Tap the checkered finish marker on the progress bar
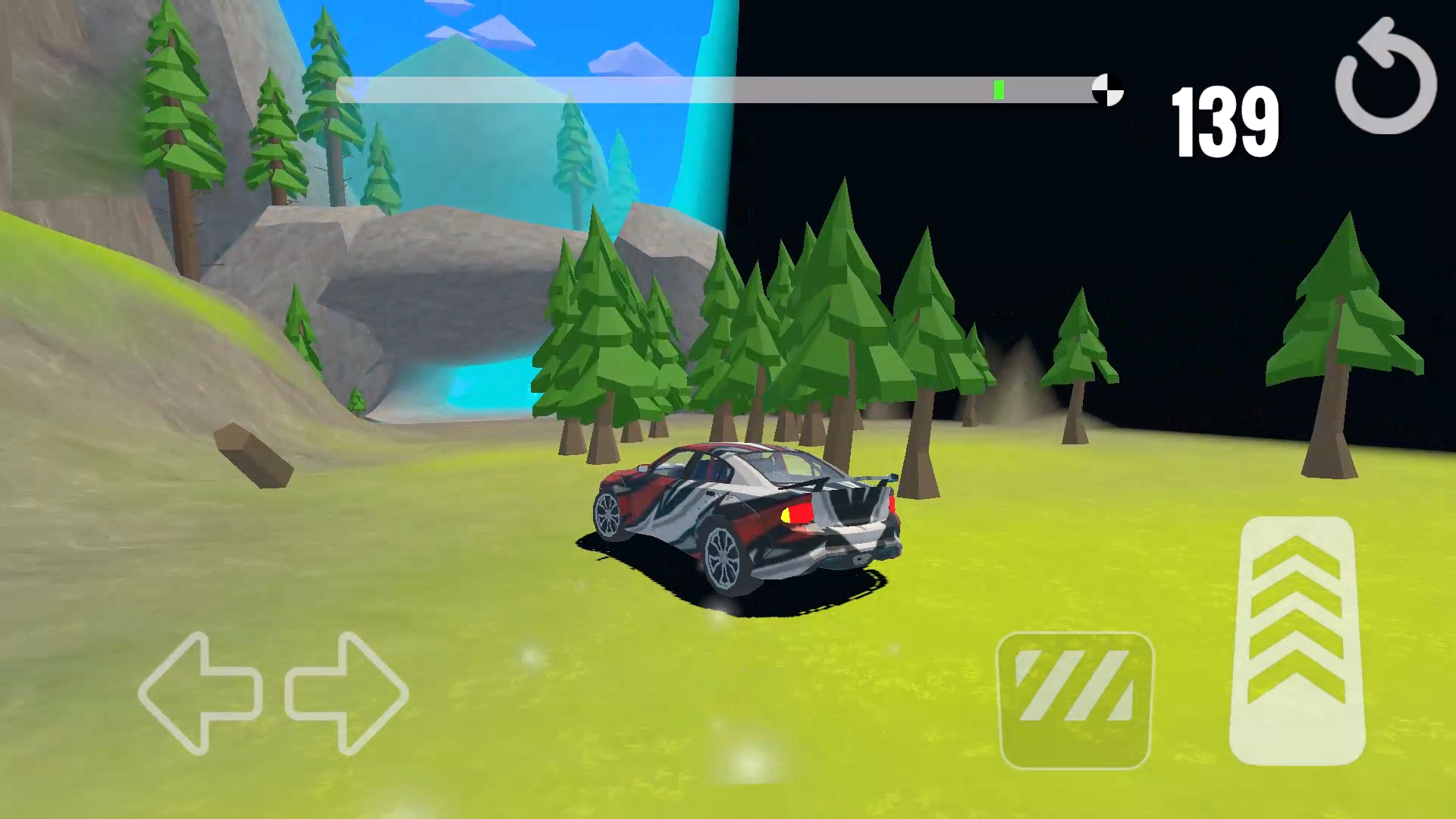Image resolution: width=1456 pixels, height=819 pixels. (1107, 89)
